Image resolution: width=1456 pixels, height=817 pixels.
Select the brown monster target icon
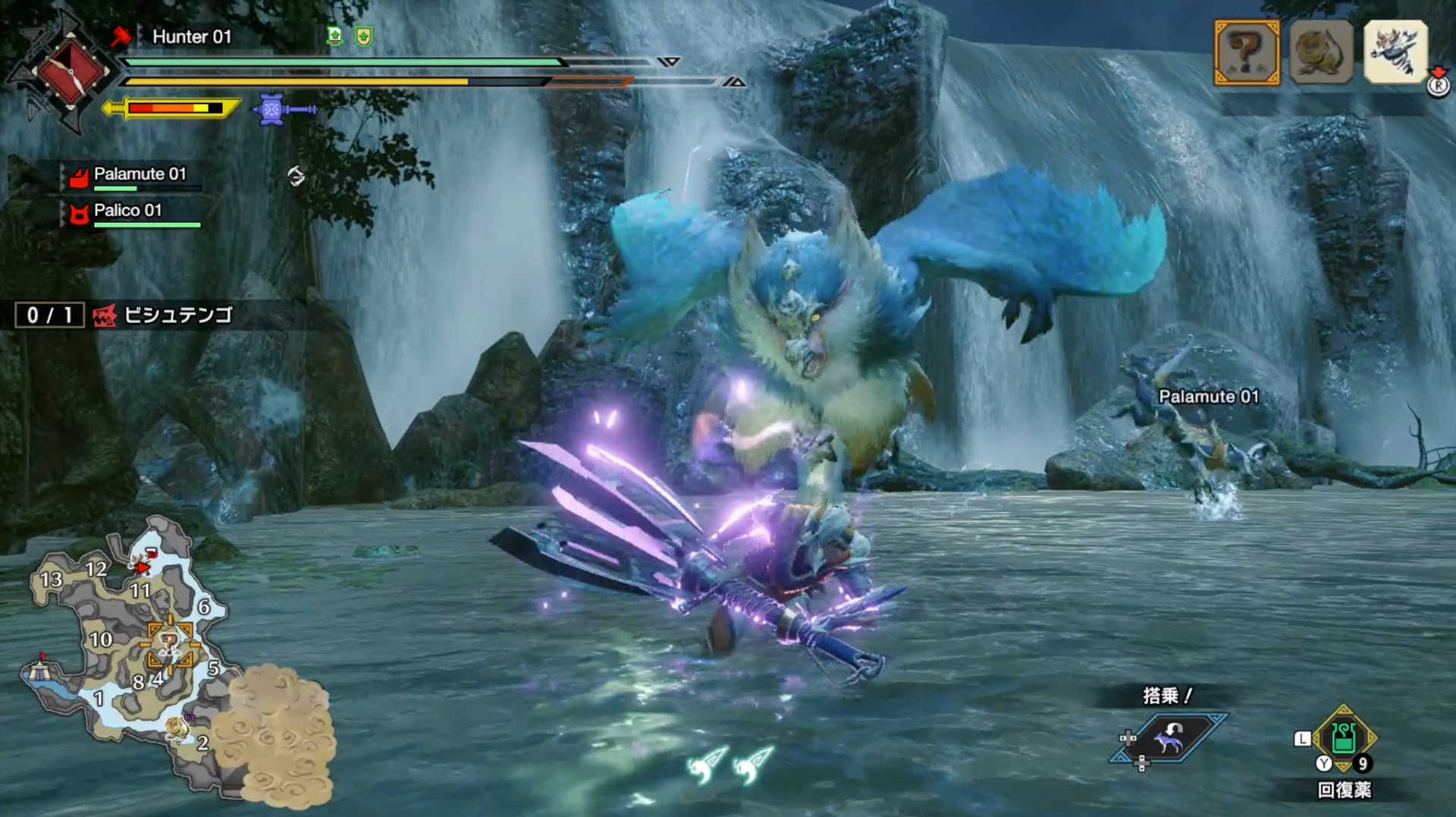1321,52
